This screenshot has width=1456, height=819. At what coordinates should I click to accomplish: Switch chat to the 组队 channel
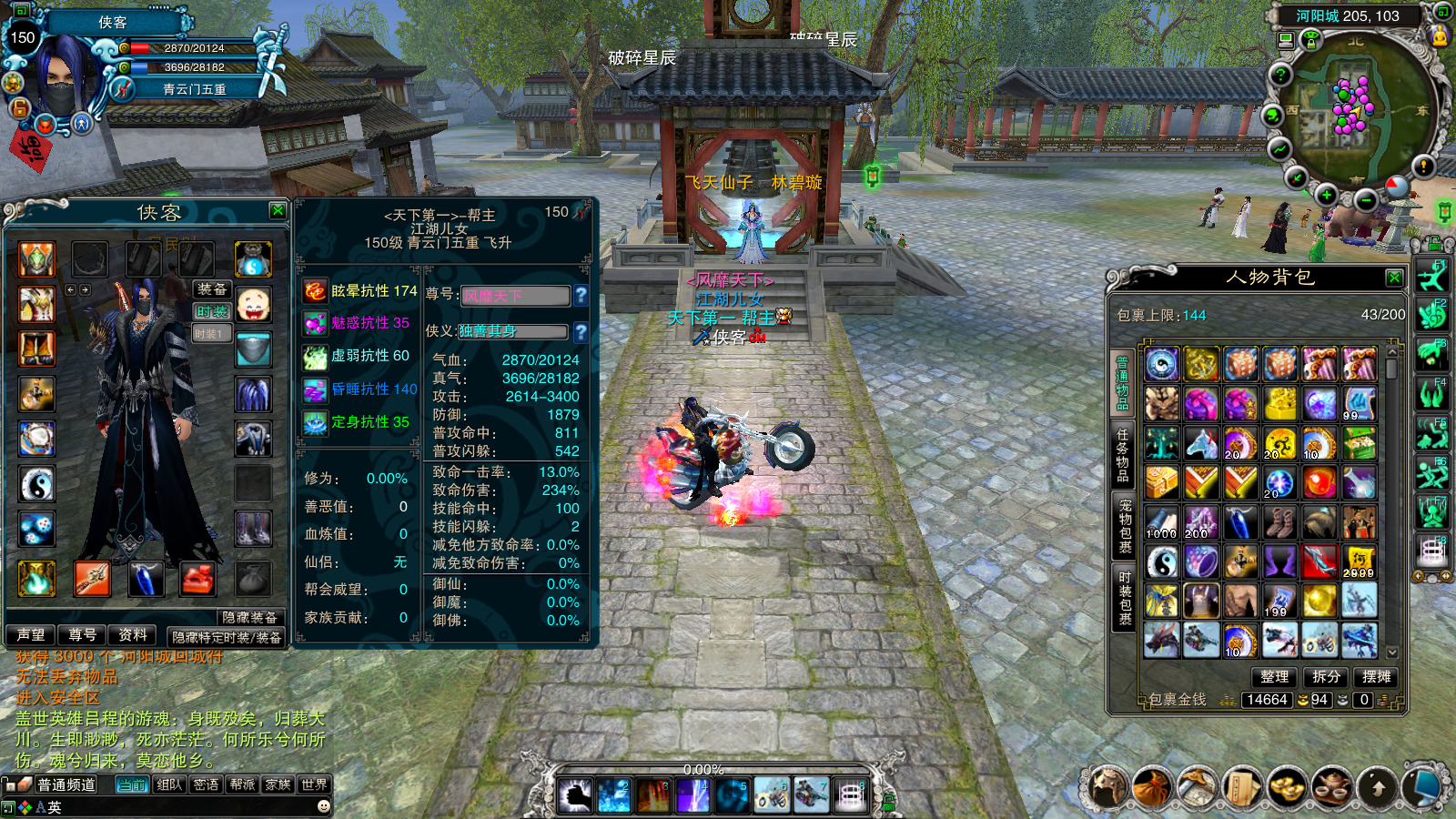[169, 784]
